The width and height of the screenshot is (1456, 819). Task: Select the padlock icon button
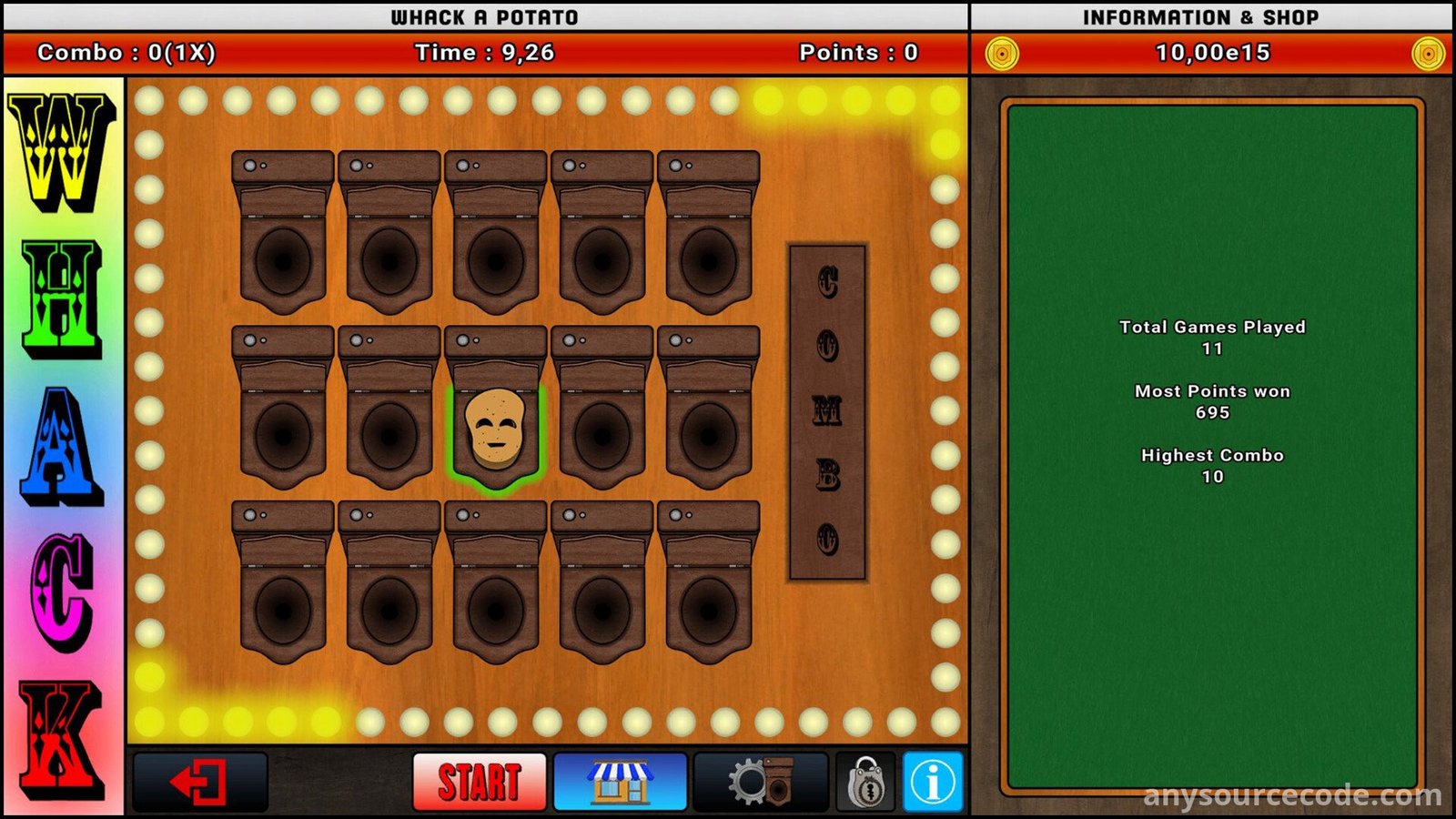(x=866, y=782)
